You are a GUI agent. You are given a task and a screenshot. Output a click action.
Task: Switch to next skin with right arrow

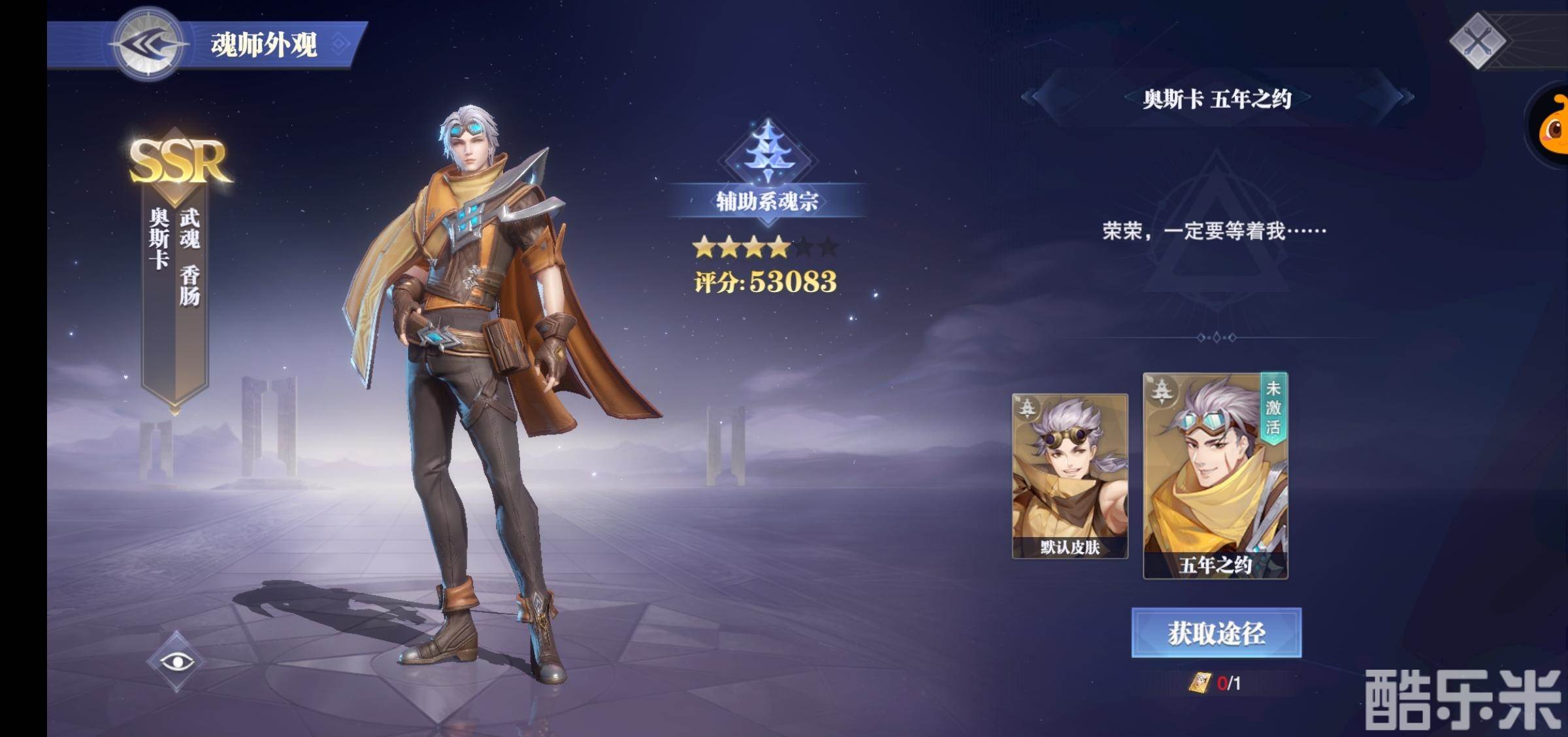pyautogui.click(x=1405, y=97)
